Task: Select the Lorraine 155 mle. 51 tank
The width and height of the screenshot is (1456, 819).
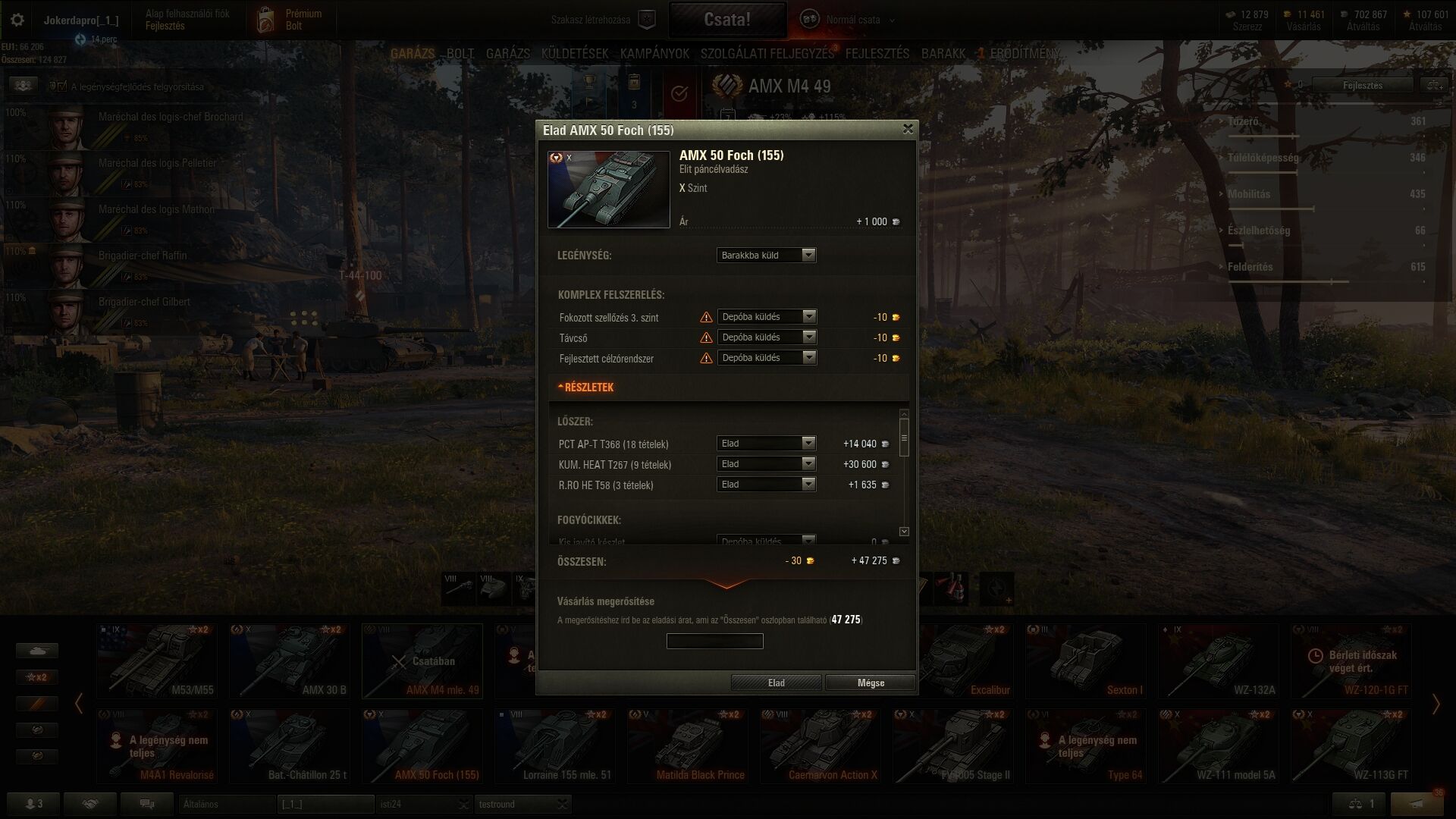Action: tap(554, 745)
